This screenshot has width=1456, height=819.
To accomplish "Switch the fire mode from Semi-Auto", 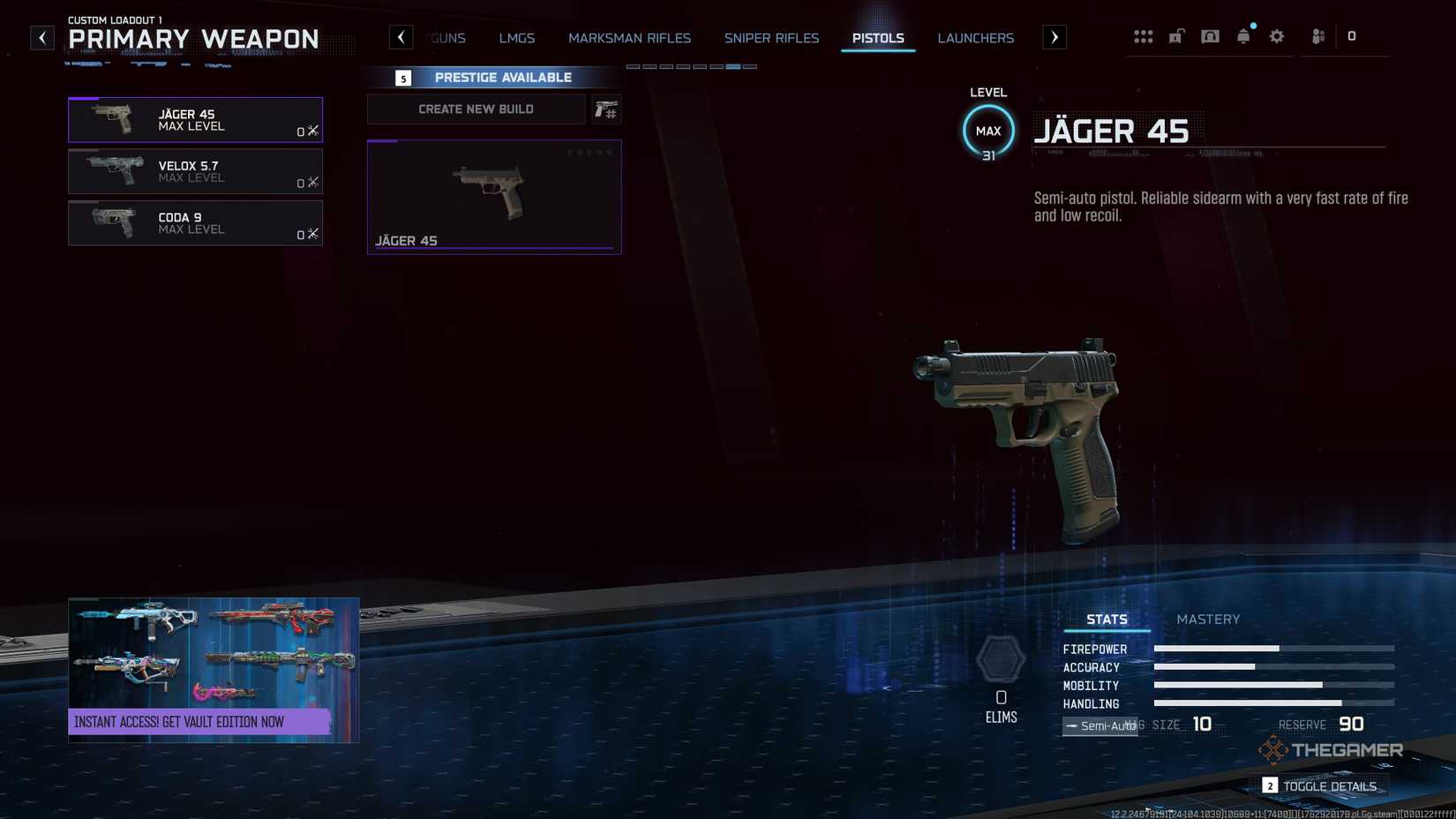I will (x=1100, y=725).
